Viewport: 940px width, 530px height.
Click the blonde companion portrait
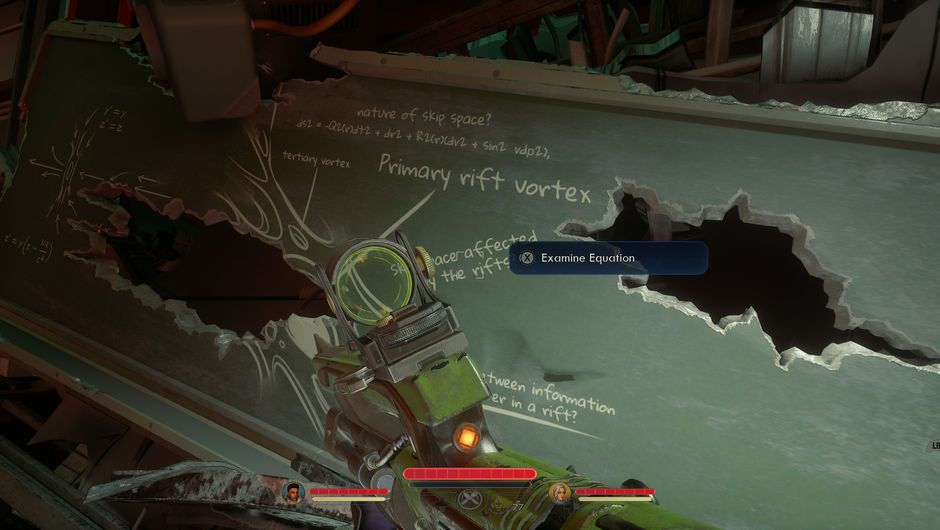(x=560, y=492)
